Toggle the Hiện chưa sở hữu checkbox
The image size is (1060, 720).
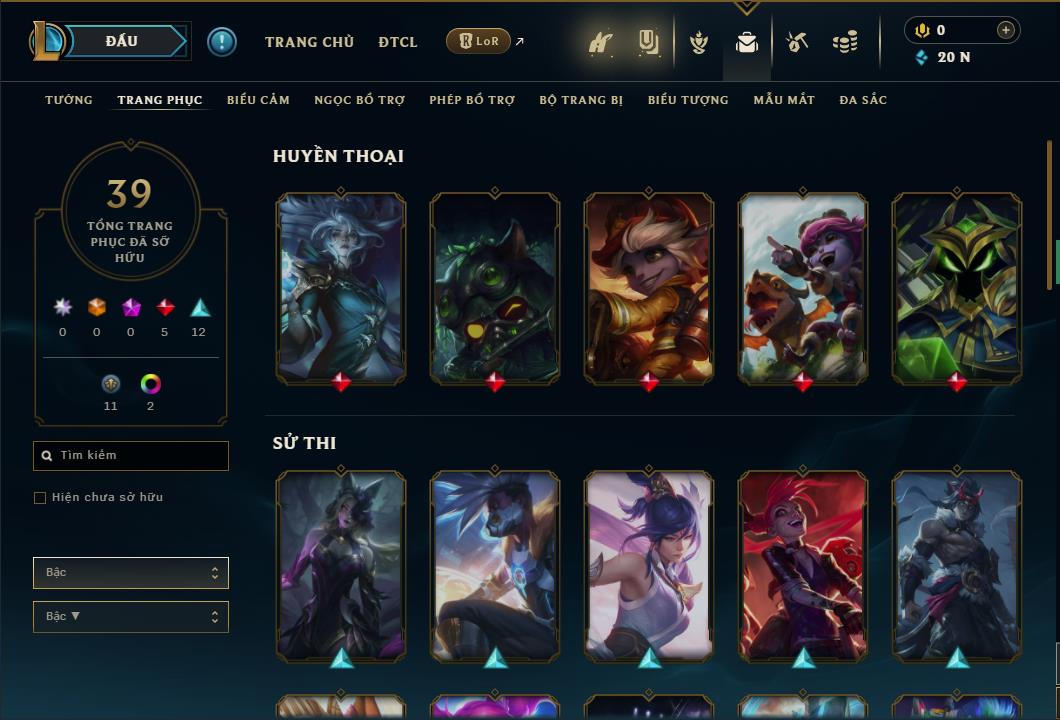point(40,498)
